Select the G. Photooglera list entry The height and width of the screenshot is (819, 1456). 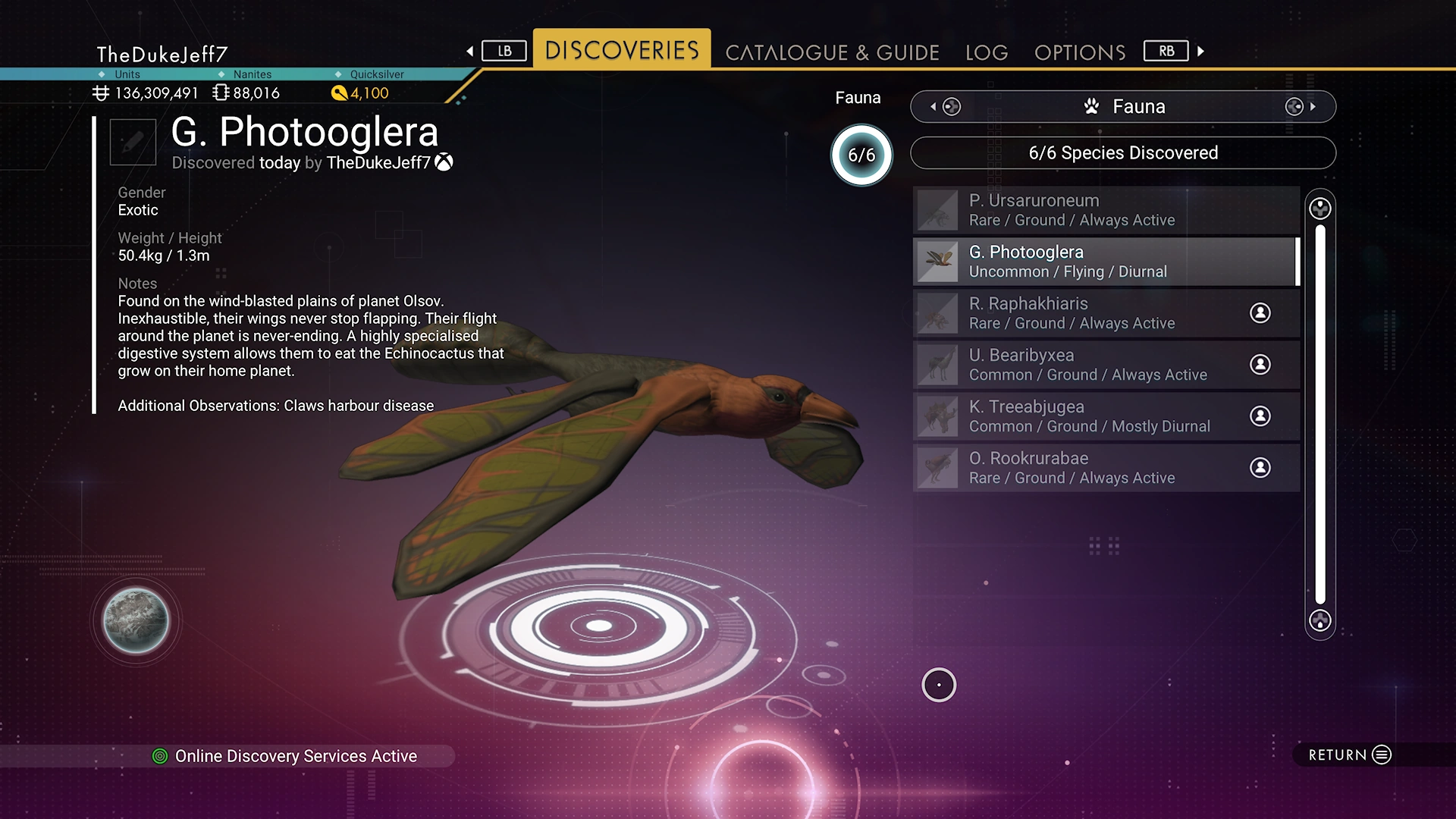[x=1106, y=262]
